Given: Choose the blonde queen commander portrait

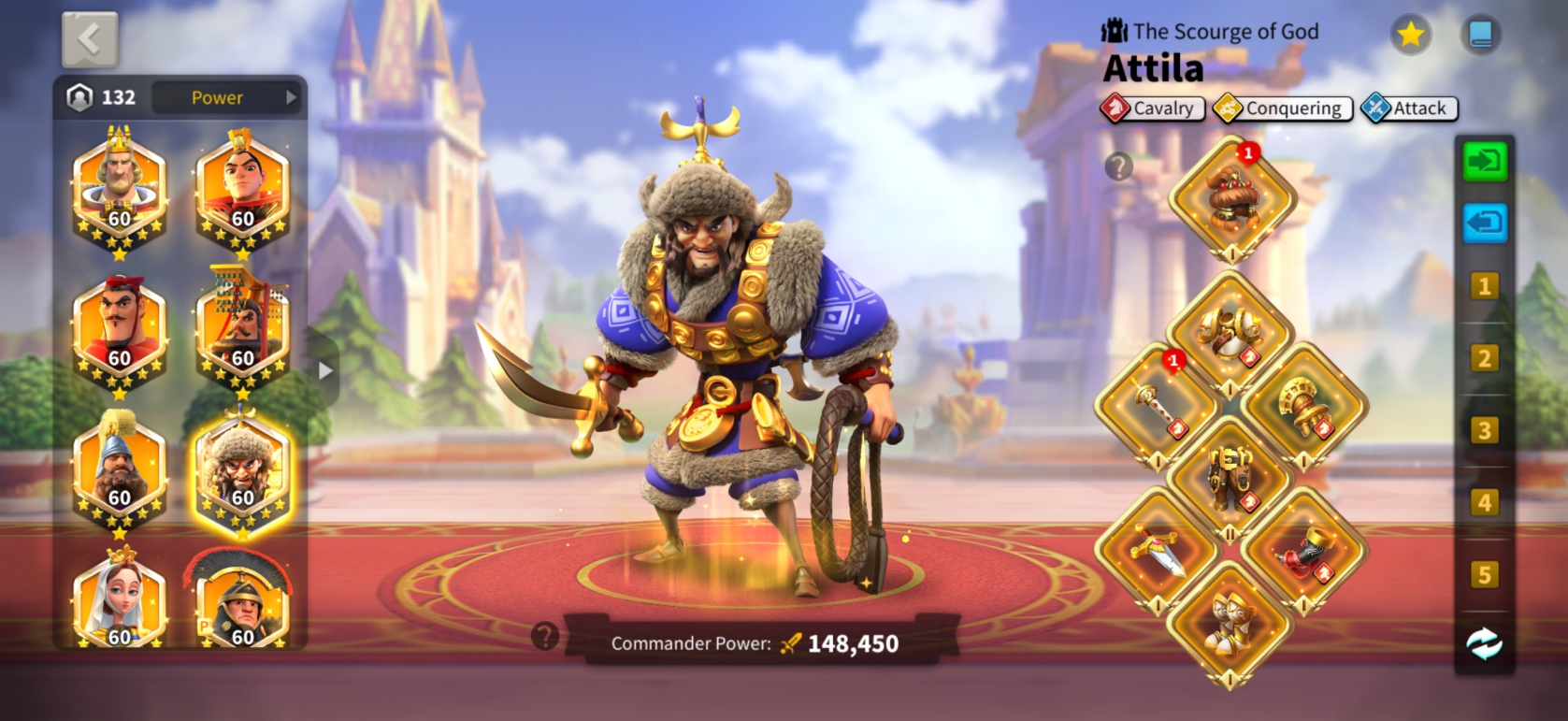Looking at the screenshot, I should [x=120, y=603].
